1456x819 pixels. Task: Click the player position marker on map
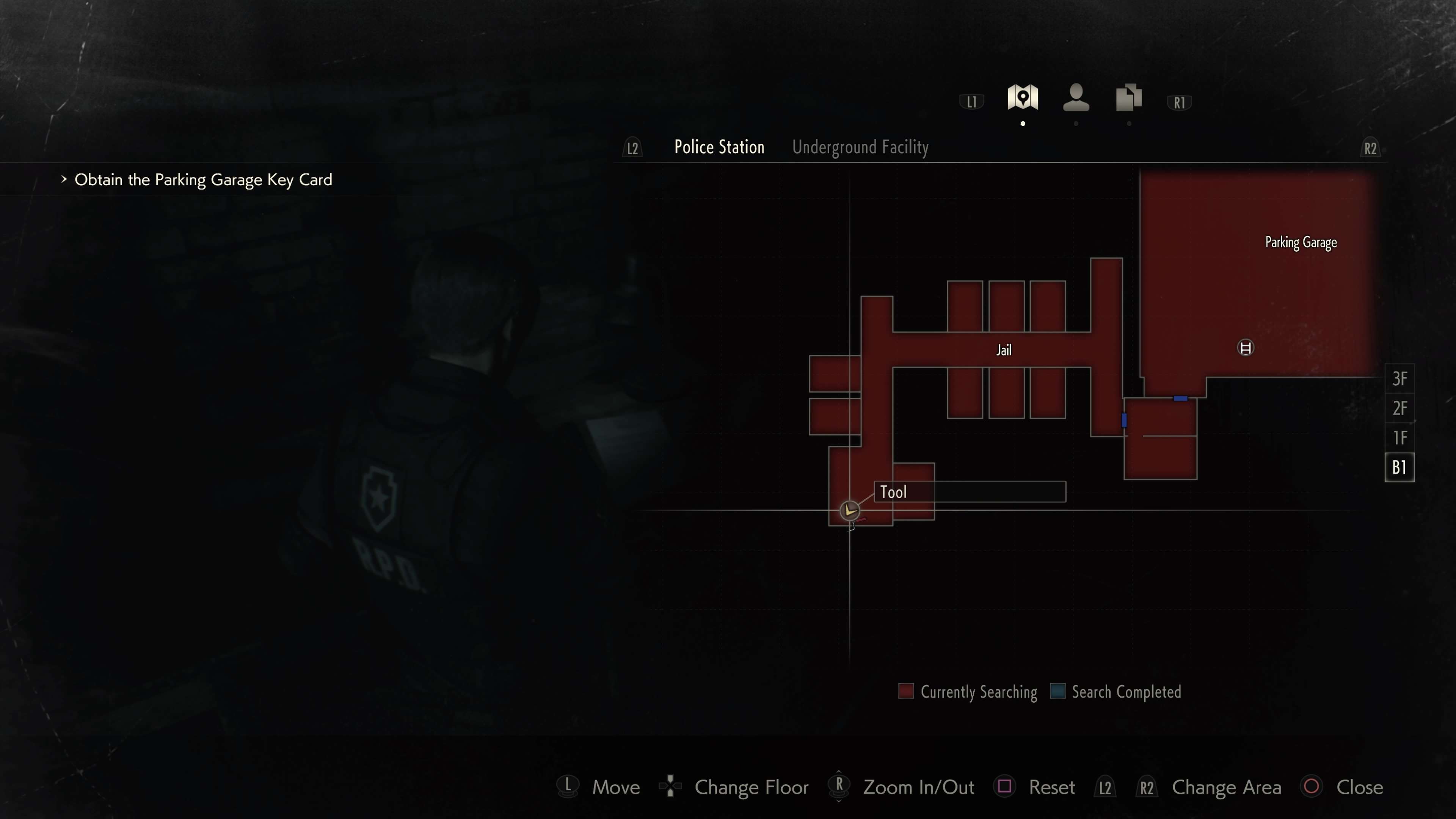(x=849, y=511)
